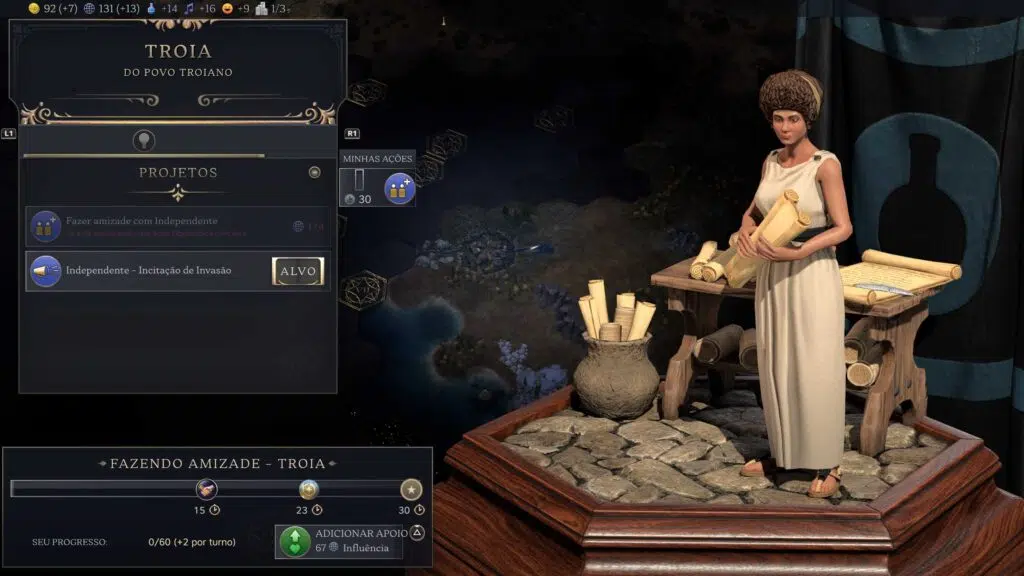Select the befriend action icon in Minhas Ações
This screenshot has height=576, width=1024.
click(x=400, y=188)
